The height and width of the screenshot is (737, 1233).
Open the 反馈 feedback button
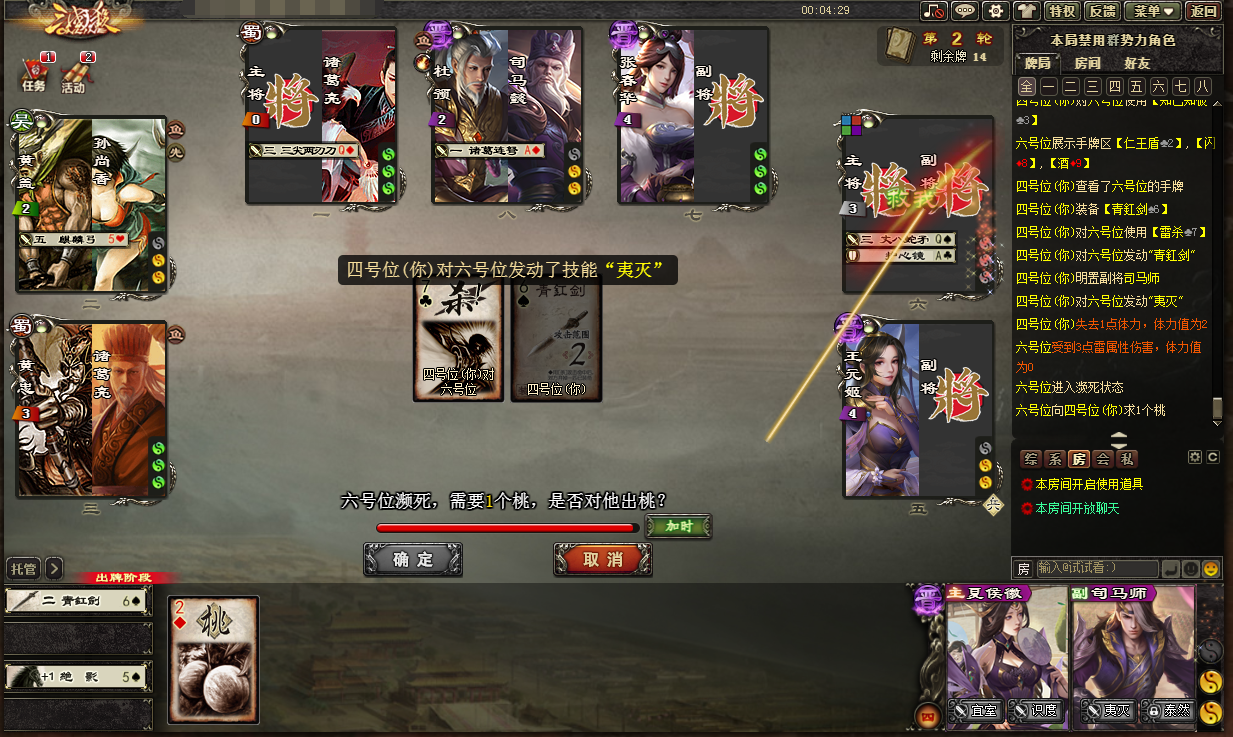1102,11
